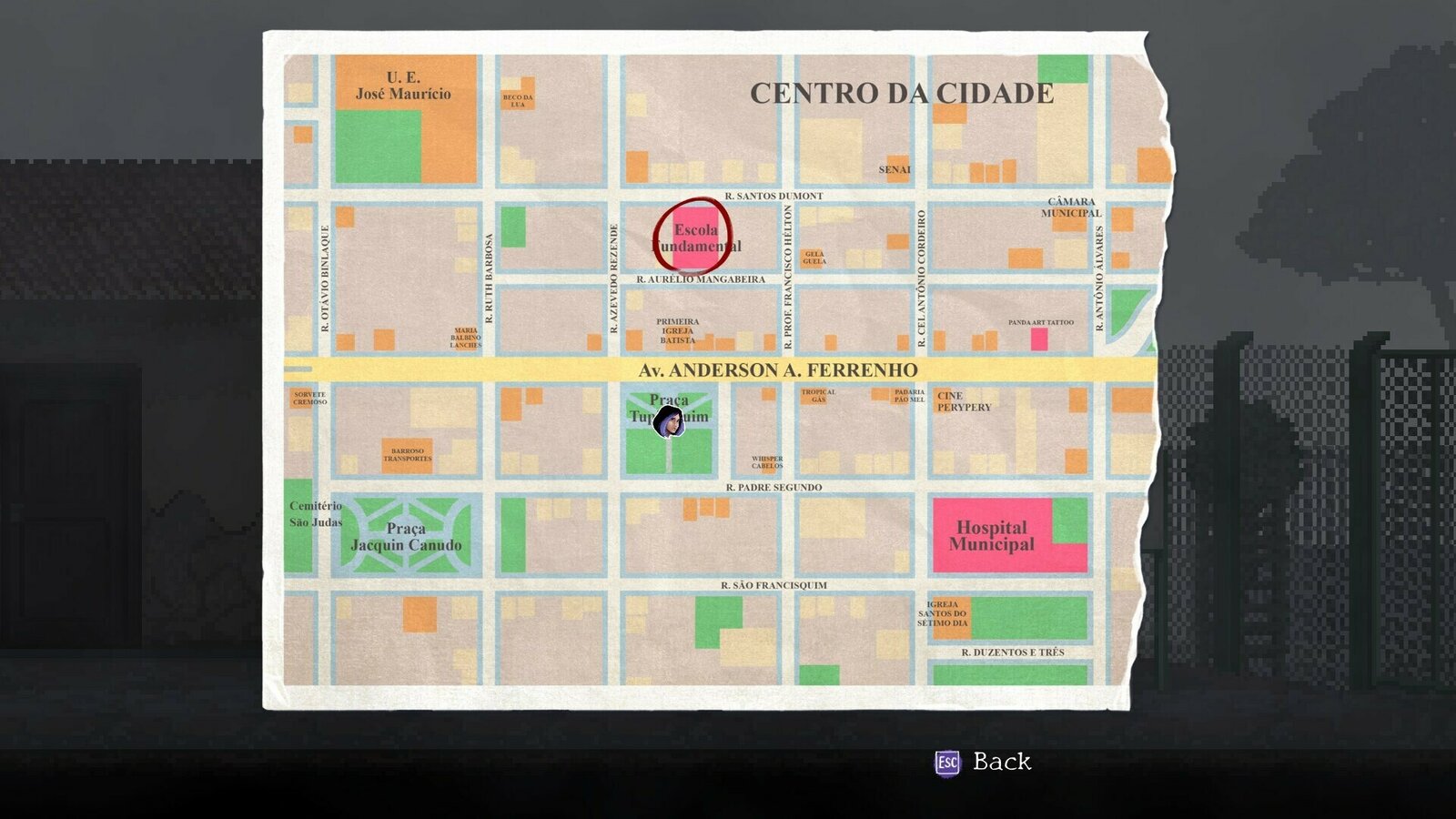
Task: Click the red-circled Escola Fundamental marker
Action: point(695,238)
